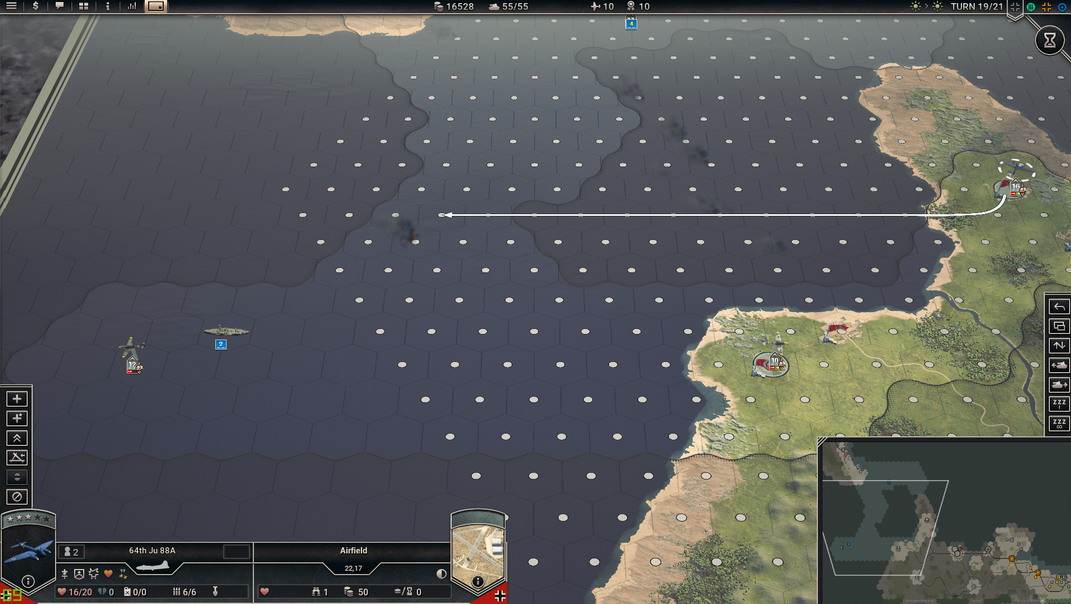The width and height of the screenshot is (1071, 604).
Task: Undo the last move with the arrow button
Action: click(x=1059, y=307)
